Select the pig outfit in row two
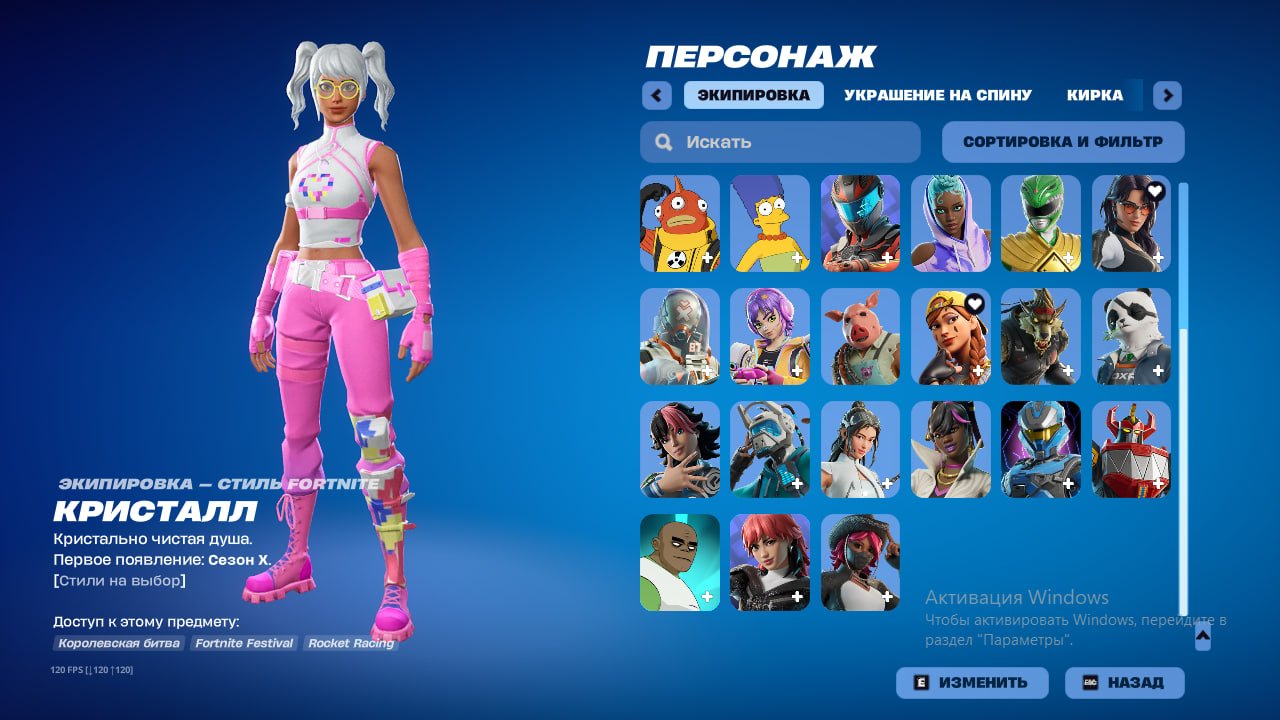This screenshot has height=720, width=1280. click(x=859, y=336)
